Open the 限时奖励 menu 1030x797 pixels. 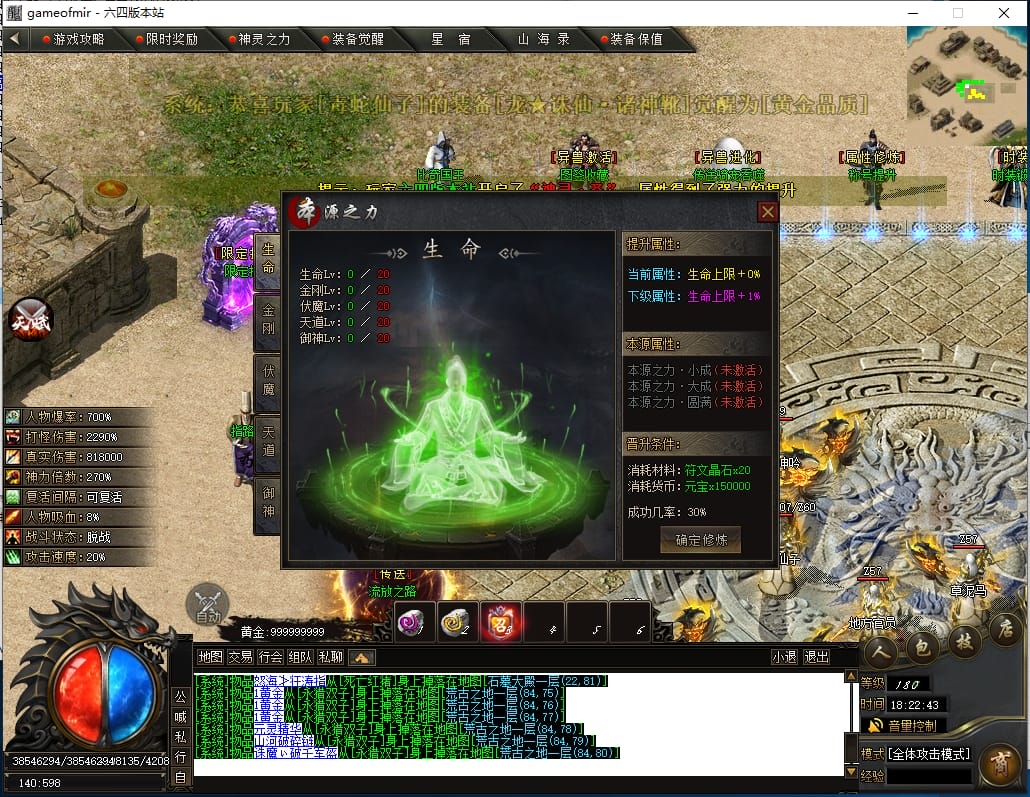166,40
